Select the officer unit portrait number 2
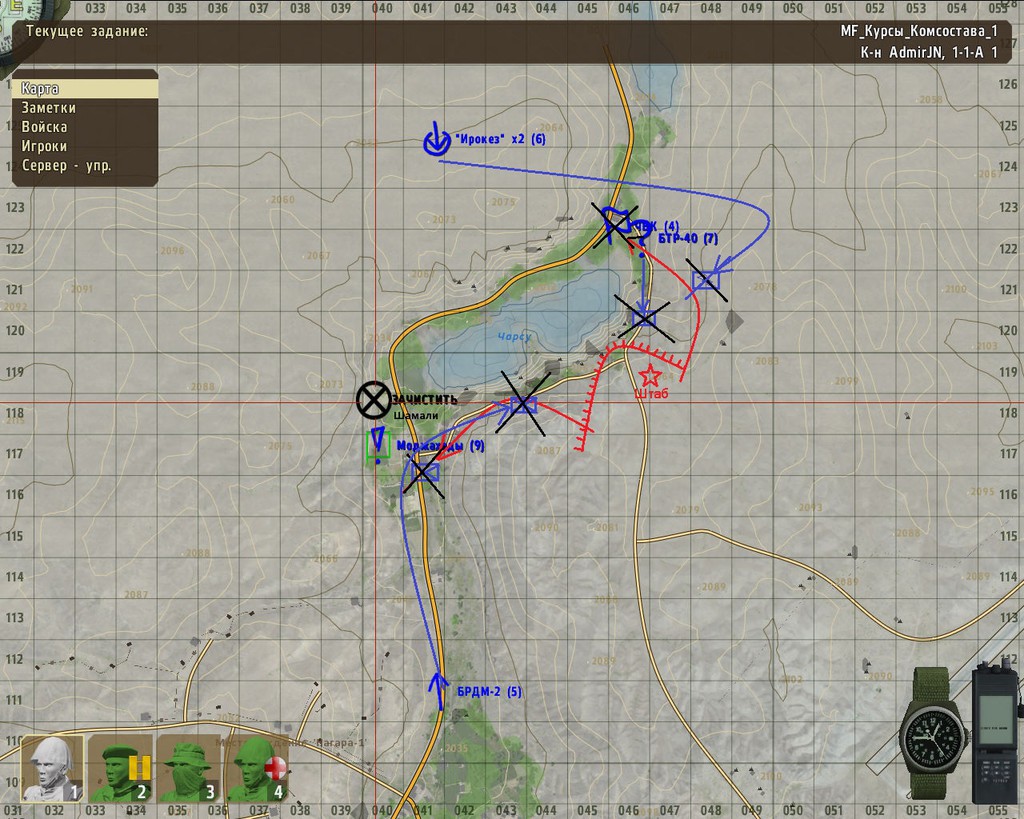The height and width of the screenshot is (819, 1024). [x=119, y=769]
